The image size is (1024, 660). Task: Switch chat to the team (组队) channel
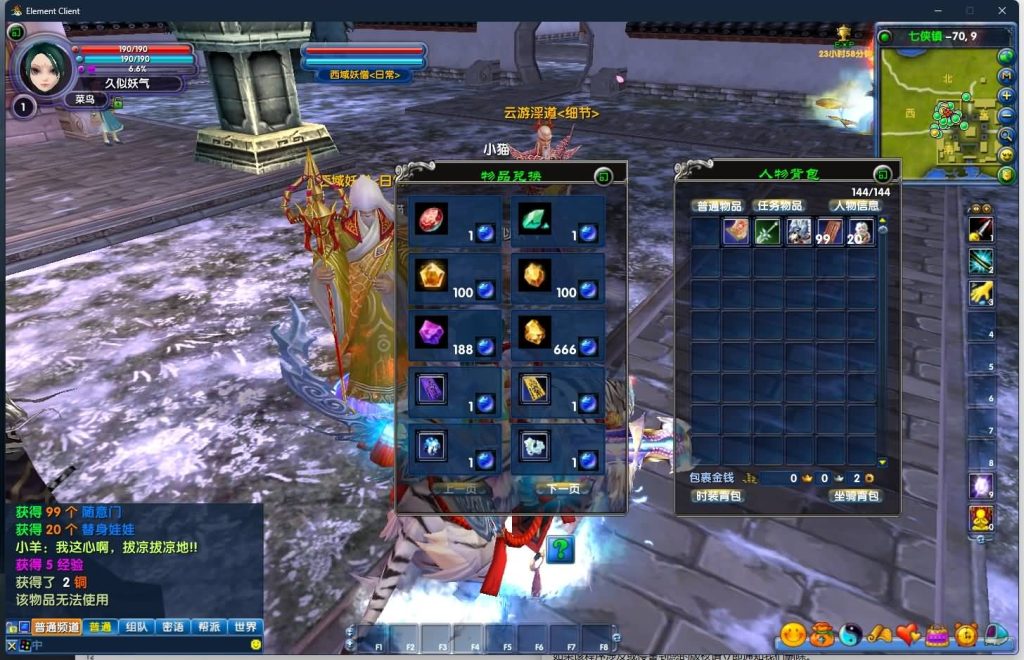click(136, 627)
